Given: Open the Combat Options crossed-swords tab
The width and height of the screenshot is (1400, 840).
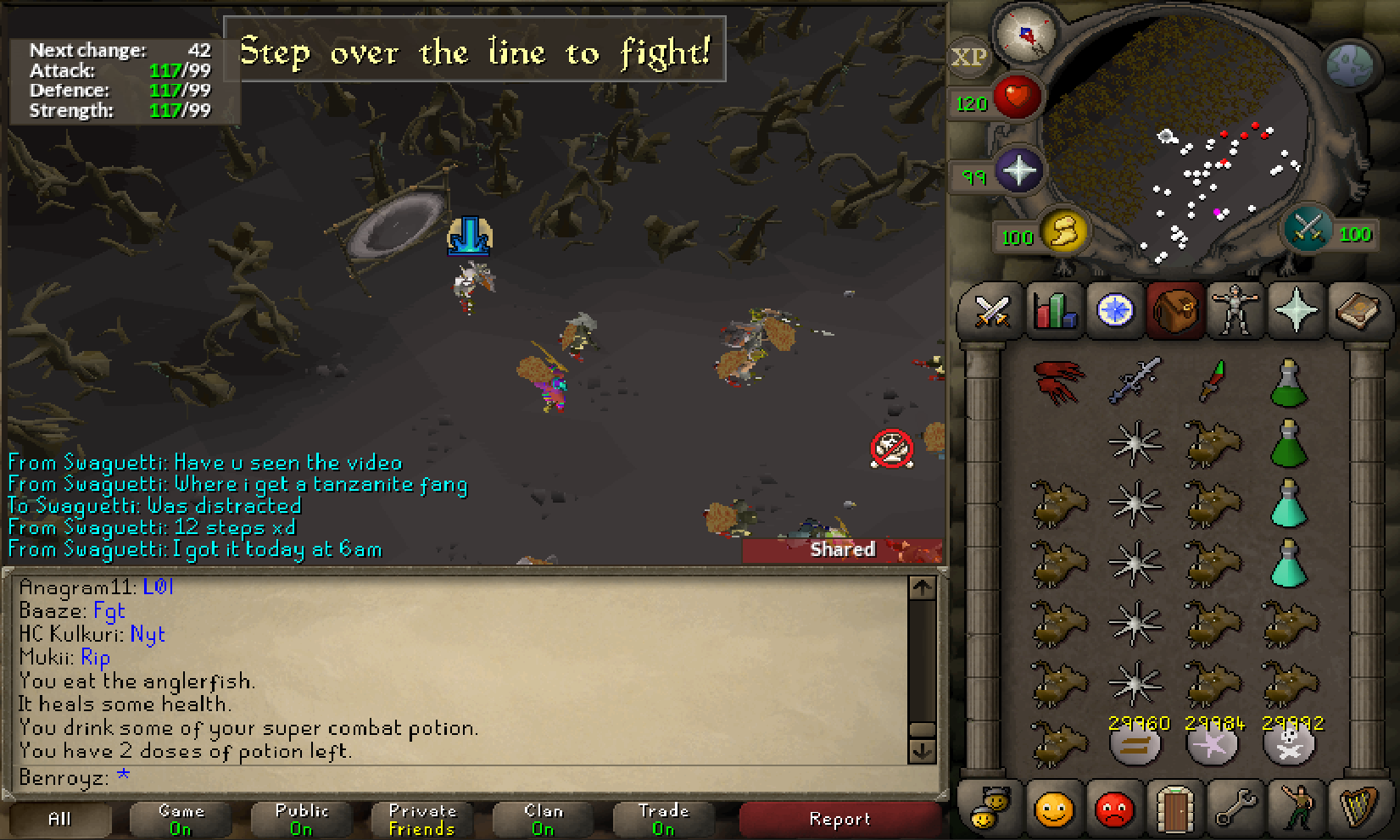Looking at the screenshot, I should [x=991, y=310].
